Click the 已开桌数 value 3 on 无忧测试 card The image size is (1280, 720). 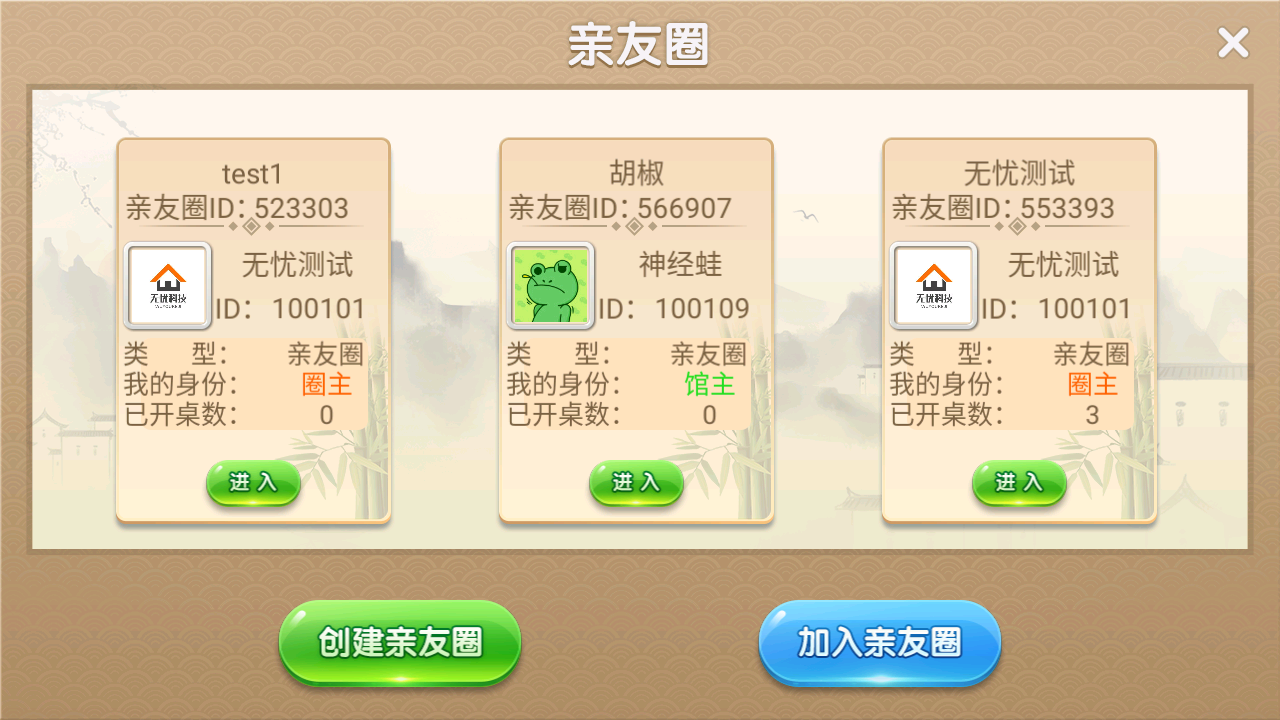[1092, 413]
